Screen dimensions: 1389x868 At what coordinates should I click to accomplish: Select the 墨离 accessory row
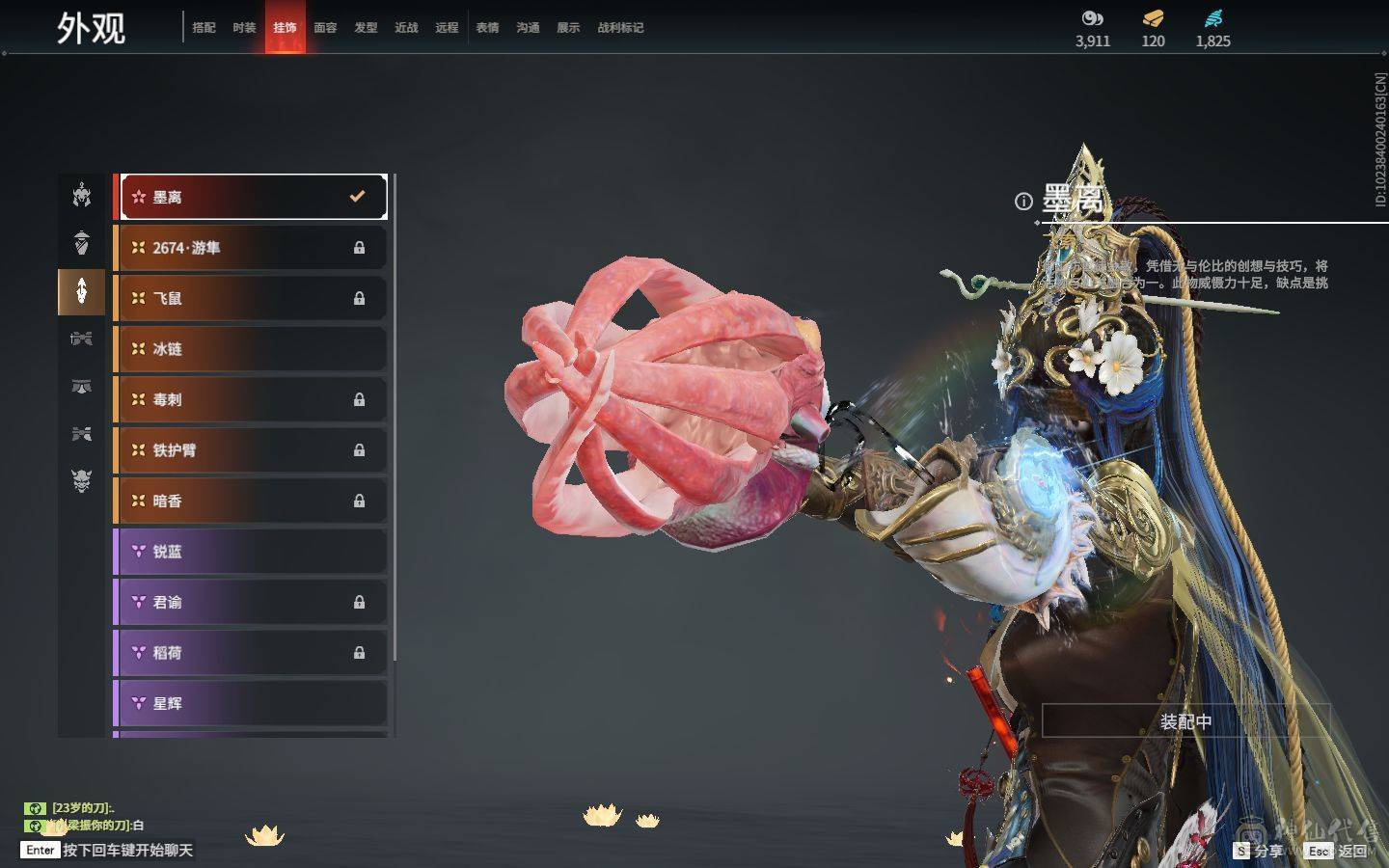[251, 197]
